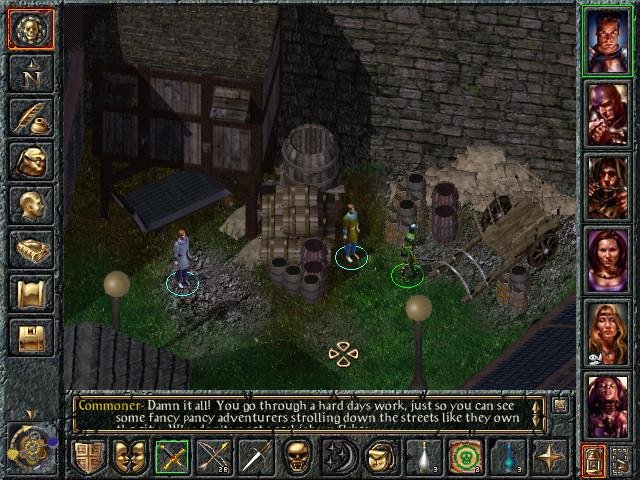Open the character record (bald head icon)
640x480 pixels.
30,205
